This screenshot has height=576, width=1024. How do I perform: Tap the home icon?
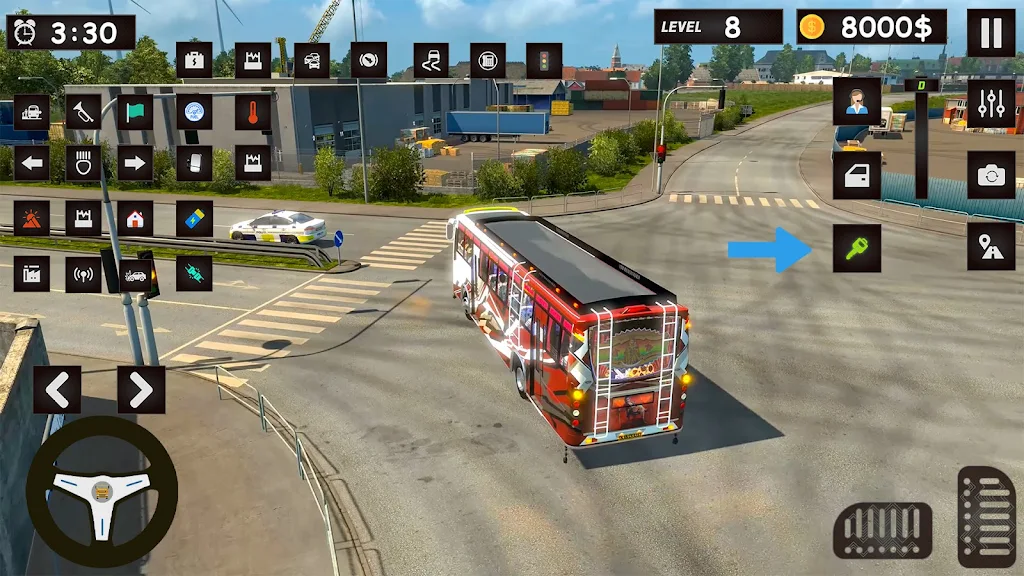(x=135, y=218)
